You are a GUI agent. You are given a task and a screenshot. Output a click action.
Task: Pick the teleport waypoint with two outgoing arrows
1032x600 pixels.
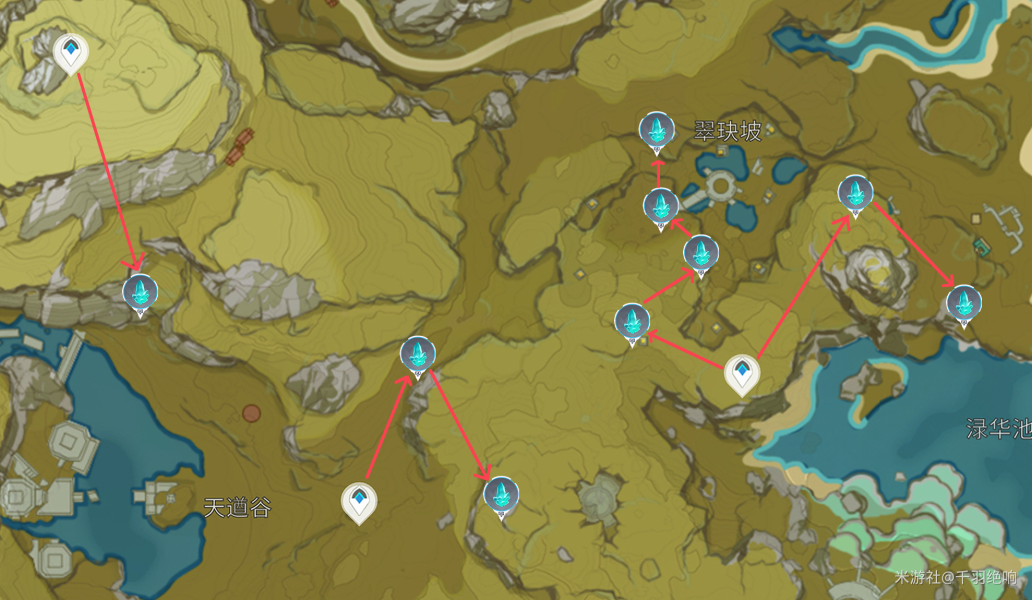(x=742, y=374)
